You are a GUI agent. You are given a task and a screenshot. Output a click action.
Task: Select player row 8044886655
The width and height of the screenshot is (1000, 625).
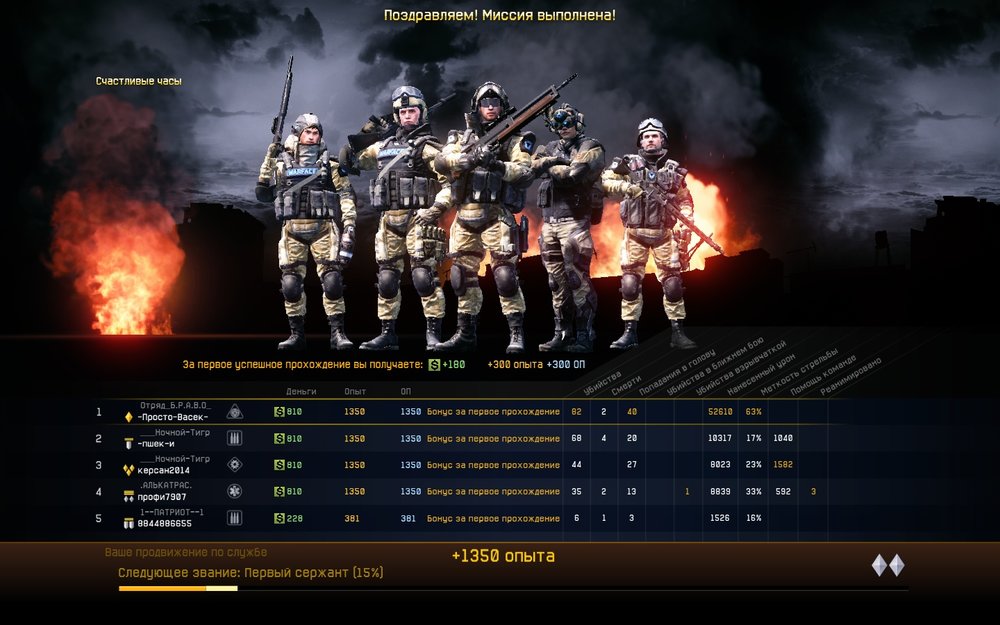pyautogui.click(x=163, y=523)
